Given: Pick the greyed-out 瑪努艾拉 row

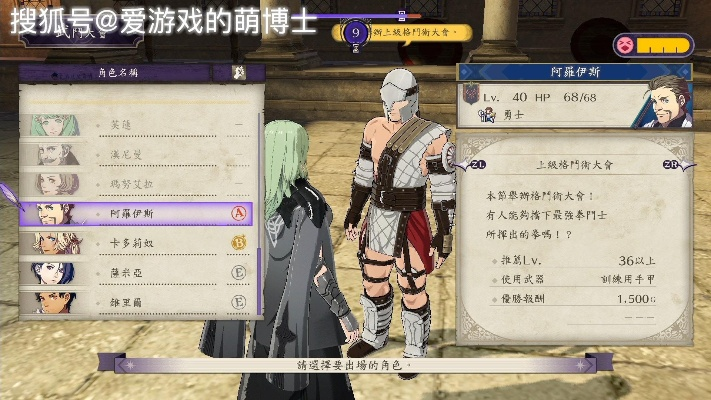Looking at the screenshot, I should [135, 184].
